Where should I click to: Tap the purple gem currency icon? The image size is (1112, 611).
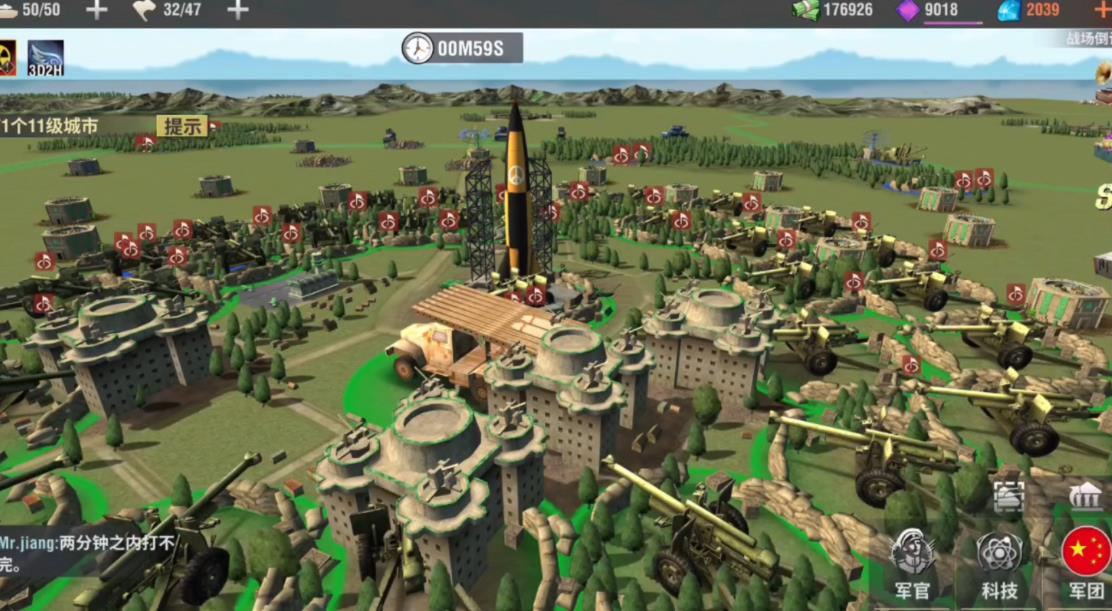908,10
